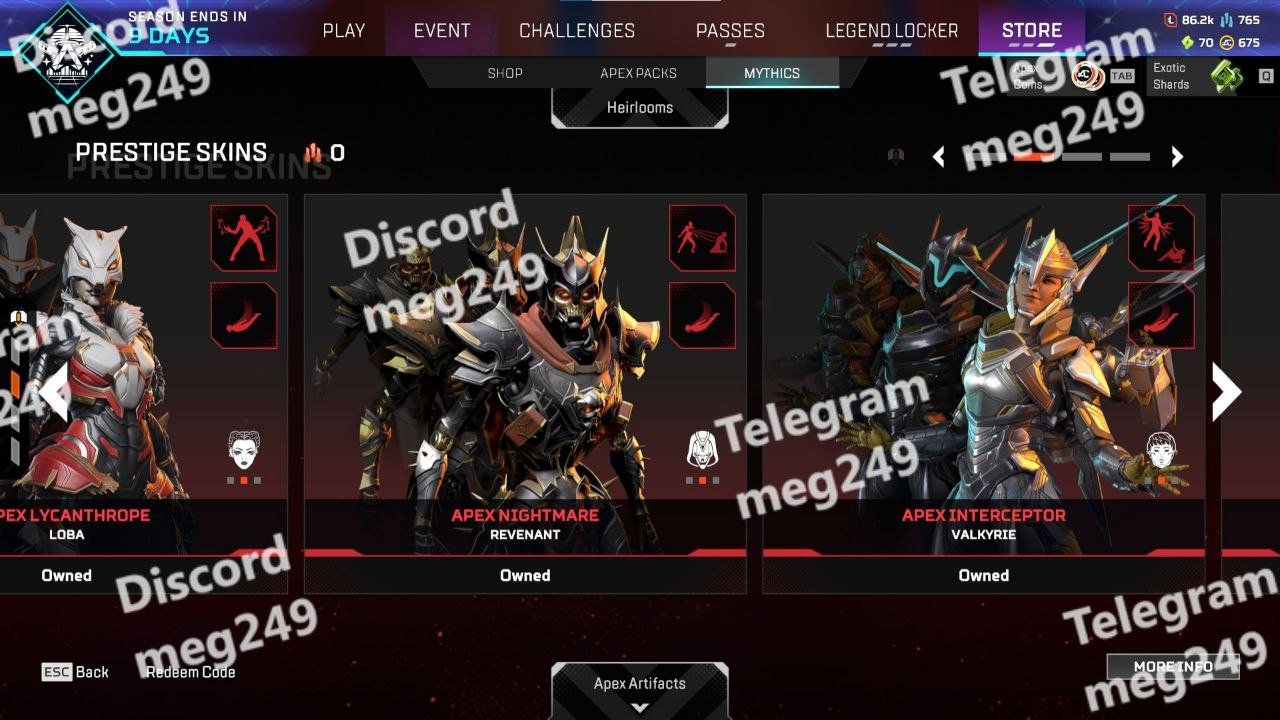Open the Apex Packs sub-tab

(x=638, y=73)
